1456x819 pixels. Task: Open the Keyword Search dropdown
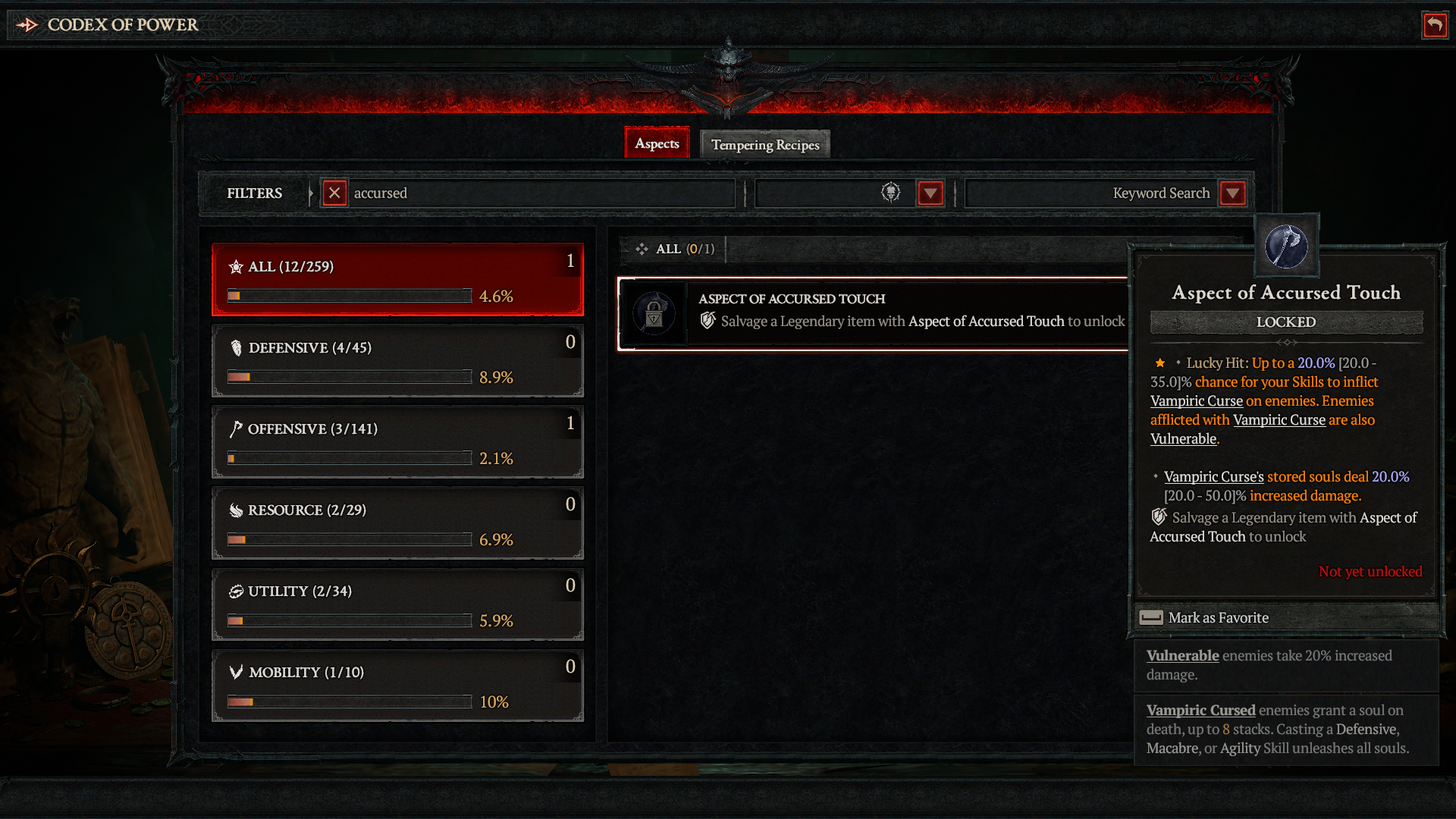click(1232, 193)
